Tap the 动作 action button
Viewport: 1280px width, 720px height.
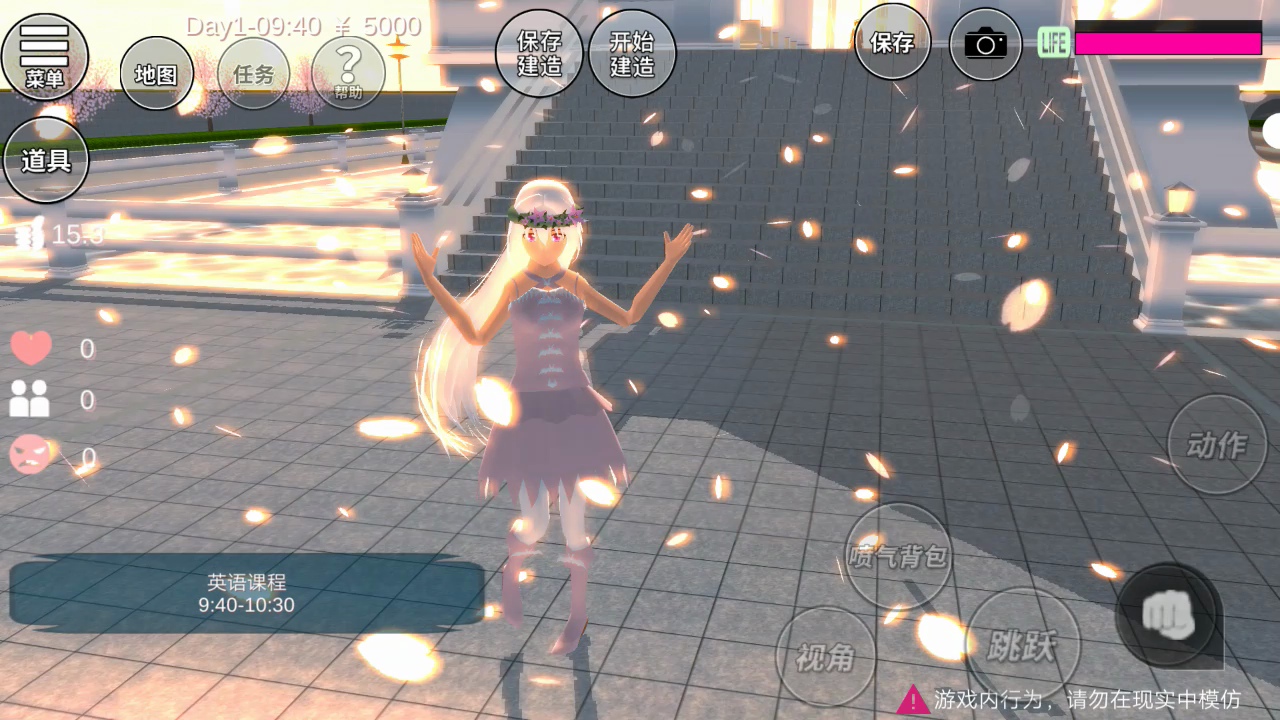tap(1217, 444)
